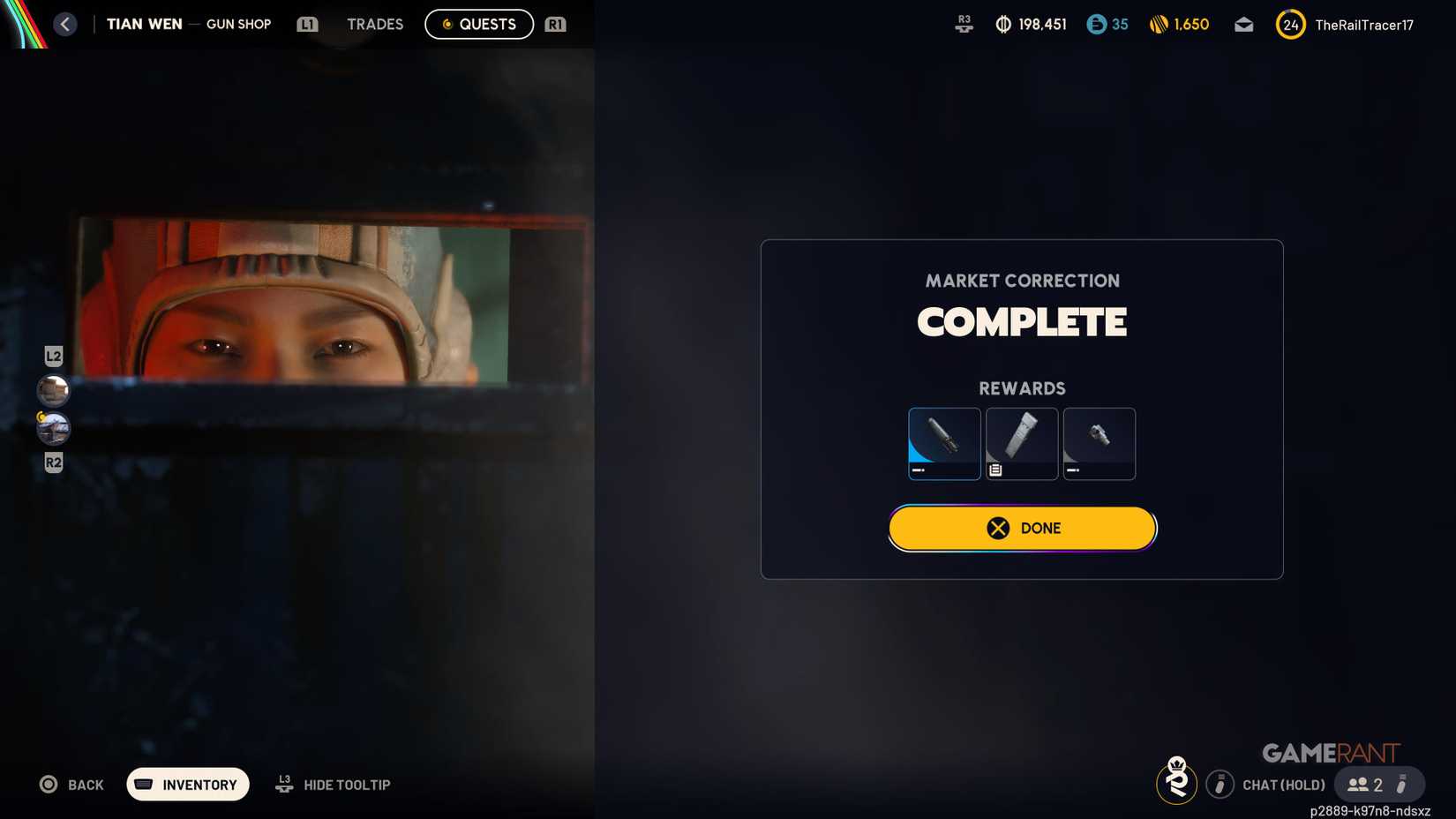Open the crown emblem icon near chat
The image size is (1456, 819).
(1177, 782)
